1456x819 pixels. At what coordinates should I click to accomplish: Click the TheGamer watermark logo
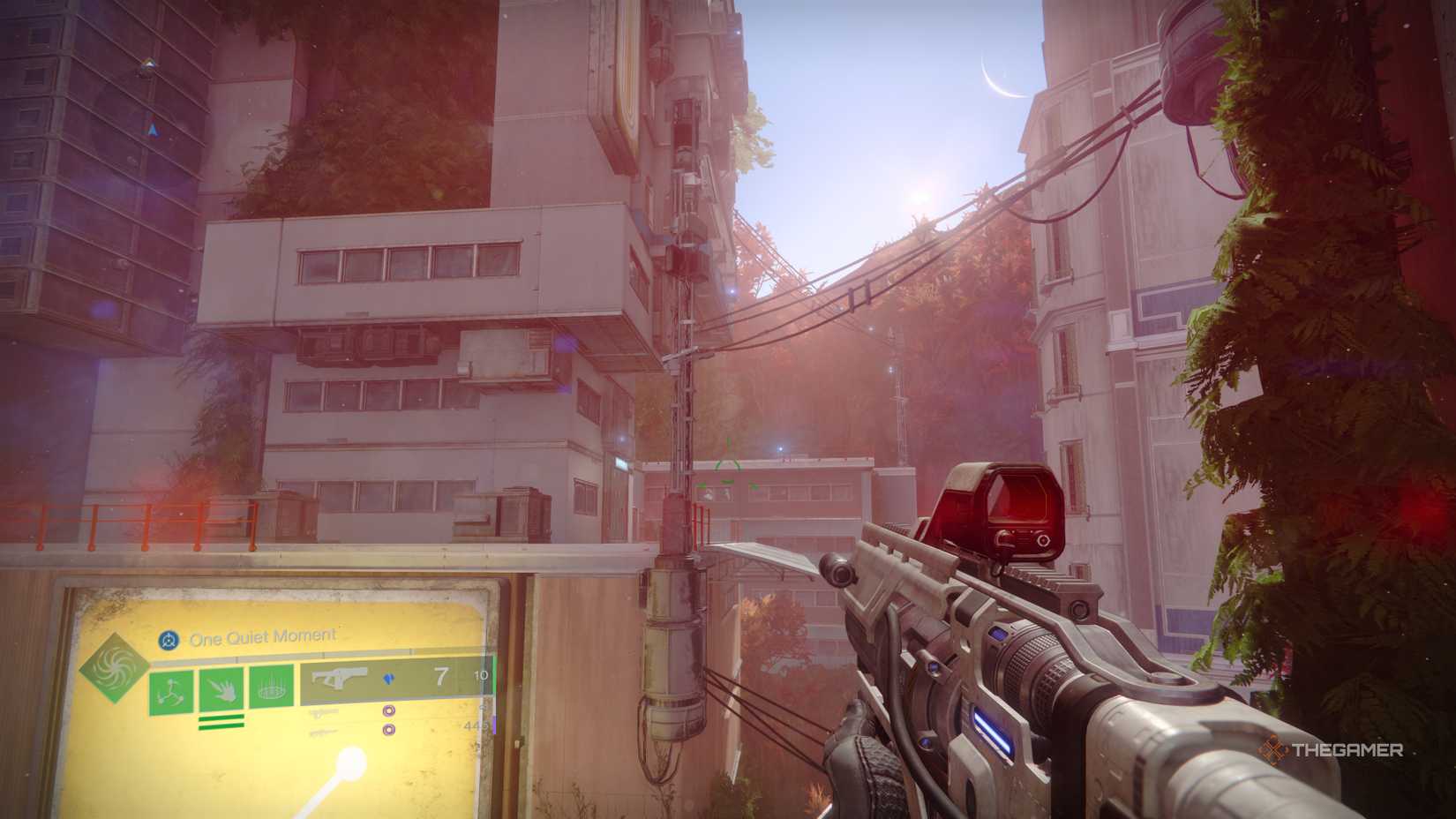(1332, 750)
